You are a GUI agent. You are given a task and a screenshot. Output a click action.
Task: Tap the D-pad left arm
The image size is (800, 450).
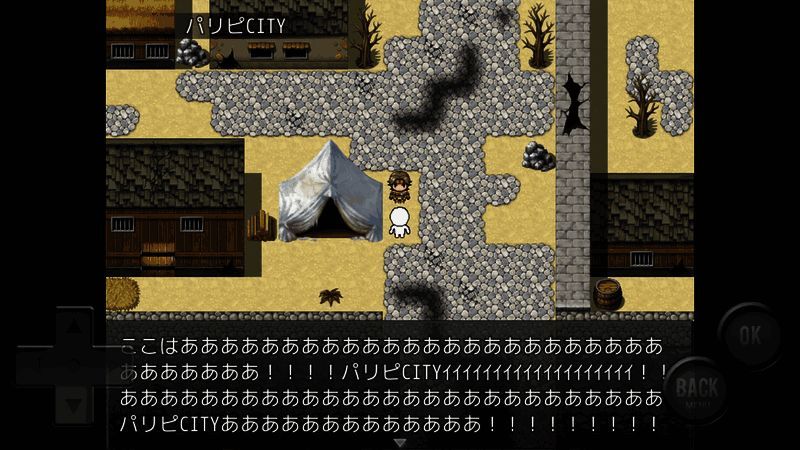click(x=33, y=365)
